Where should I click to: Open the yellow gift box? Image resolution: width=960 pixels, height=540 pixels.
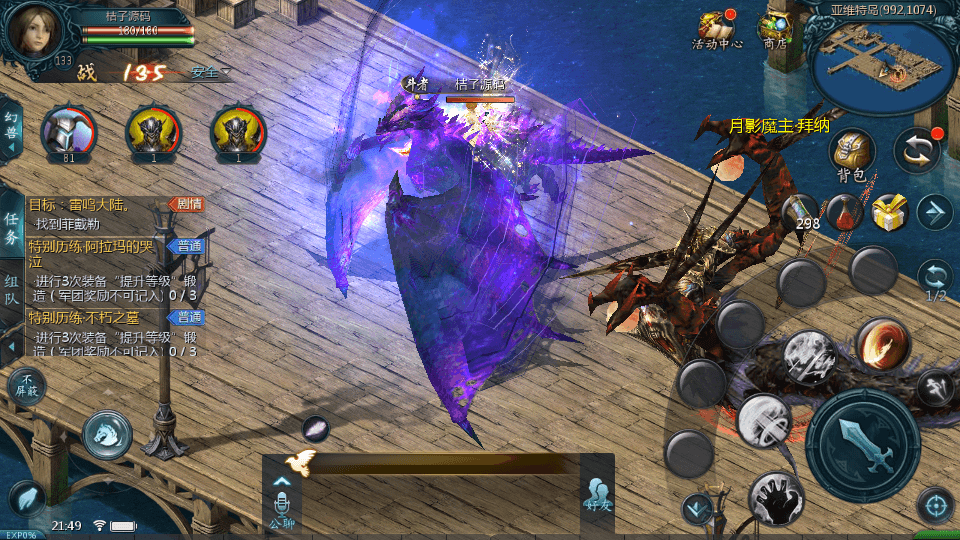tap(888, 212)
